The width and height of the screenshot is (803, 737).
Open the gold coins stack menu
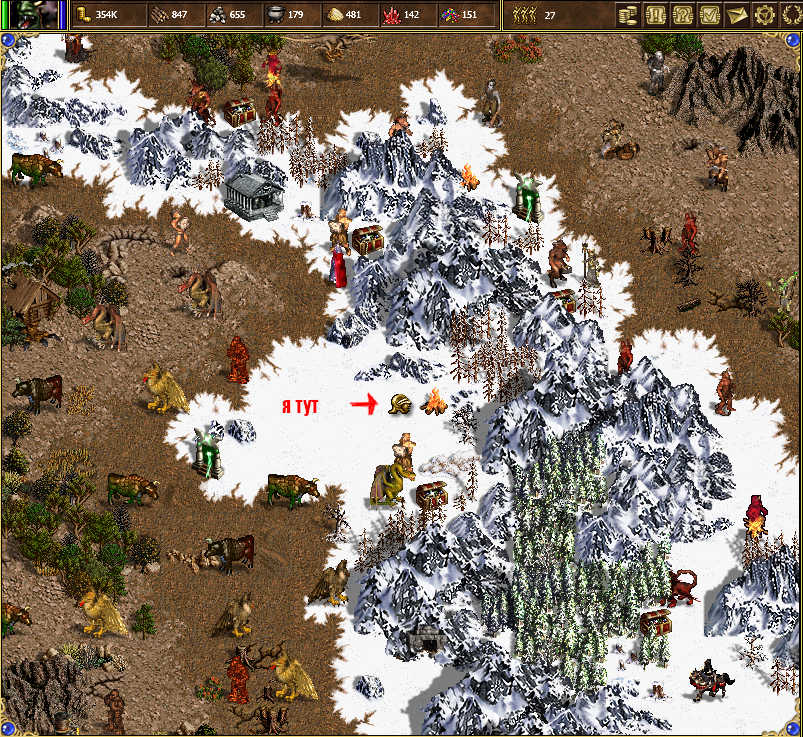tap(628, 14)
